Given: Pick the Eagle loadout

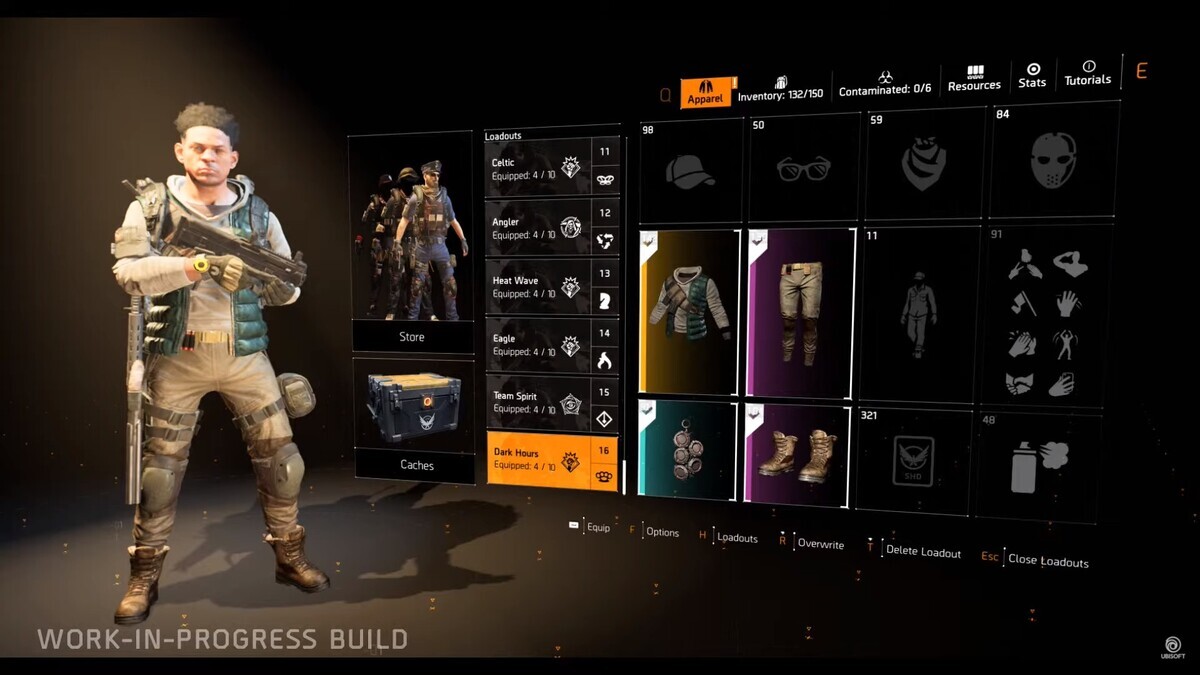Looking at the screenshot, I should pyautogui.click(x=540, y=345).
